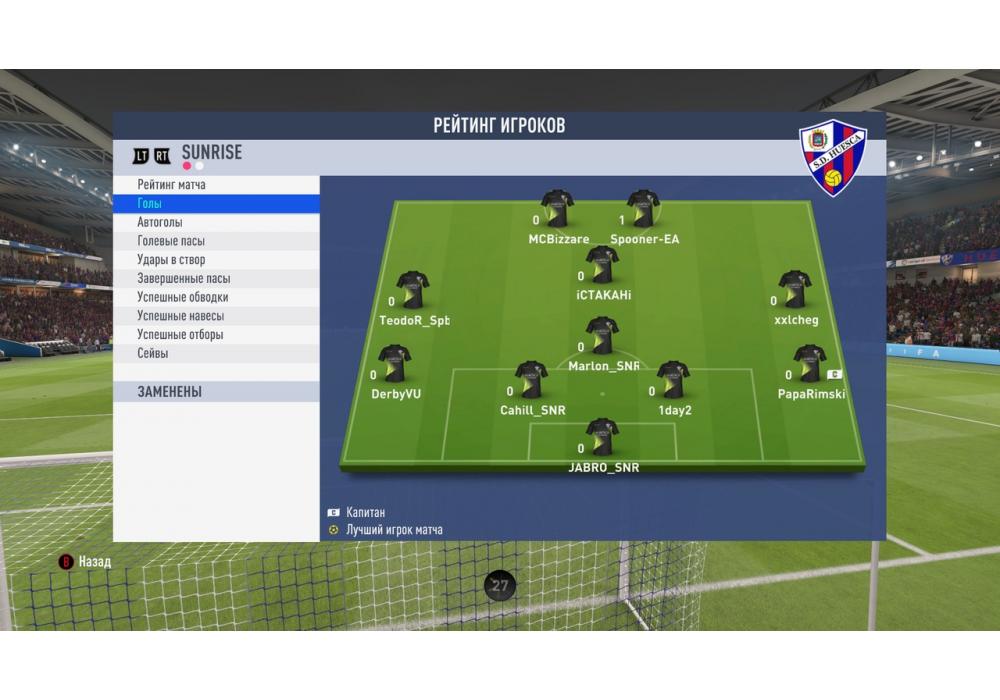This screenshot has height=700, width=1000.
Task: Select player MCBizzare on the pitch
Action: tap(558, 209)
